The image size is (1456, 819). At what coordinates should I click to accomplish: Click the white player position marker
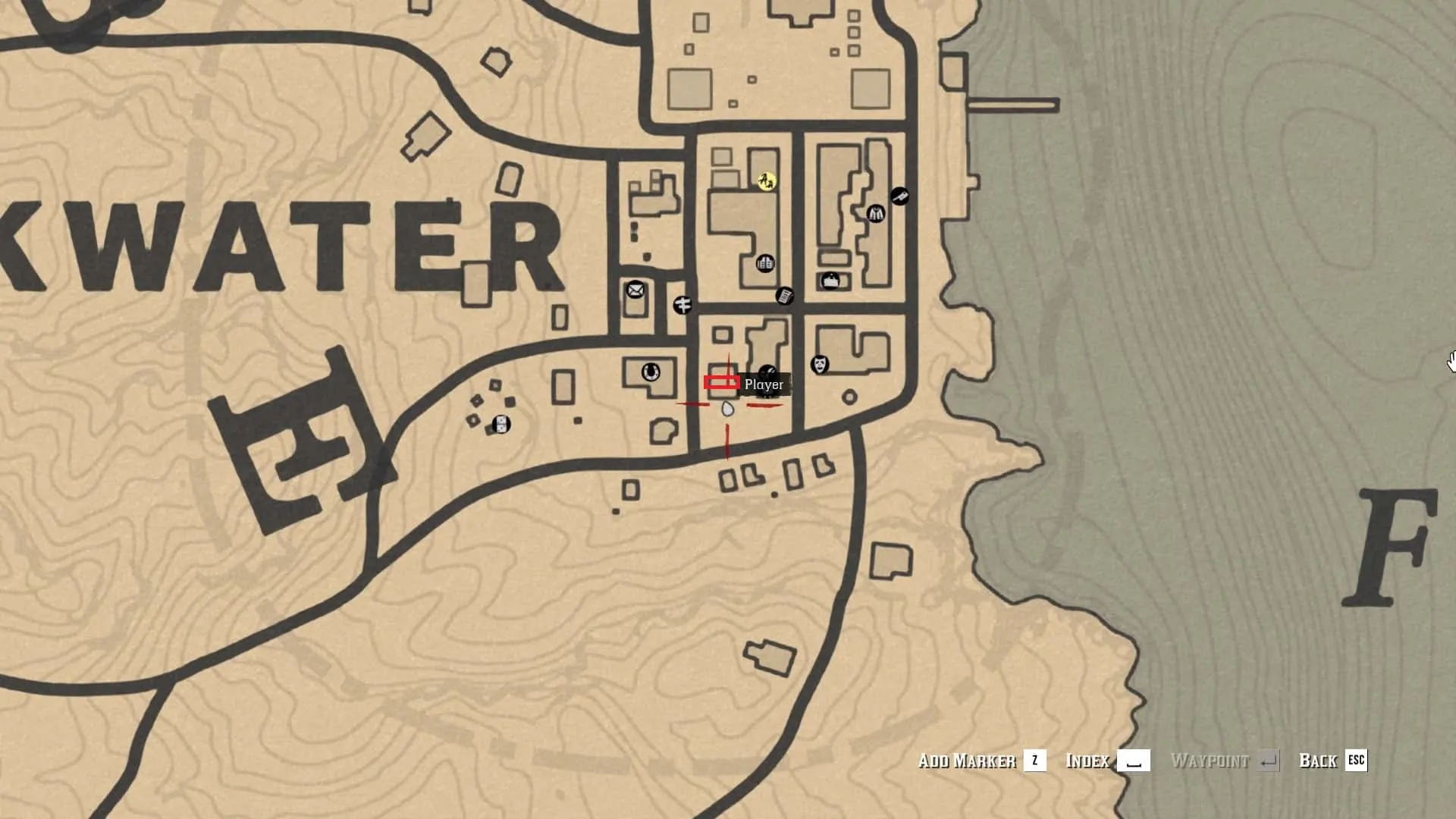click(x=727, y=410)
